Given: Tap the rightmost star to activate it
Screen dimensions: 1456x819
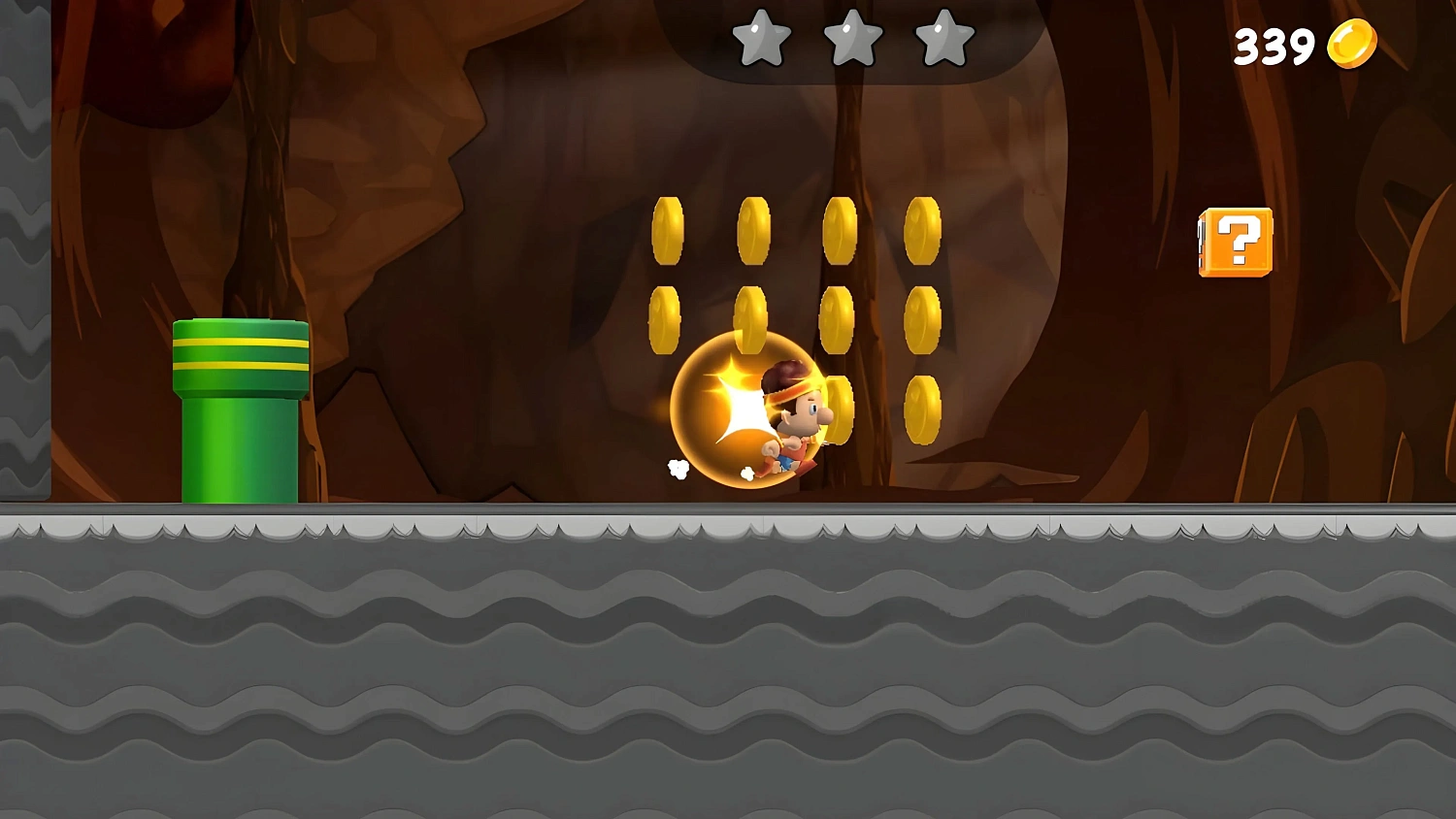Looking at the screenshot, I should click(943, 37).
